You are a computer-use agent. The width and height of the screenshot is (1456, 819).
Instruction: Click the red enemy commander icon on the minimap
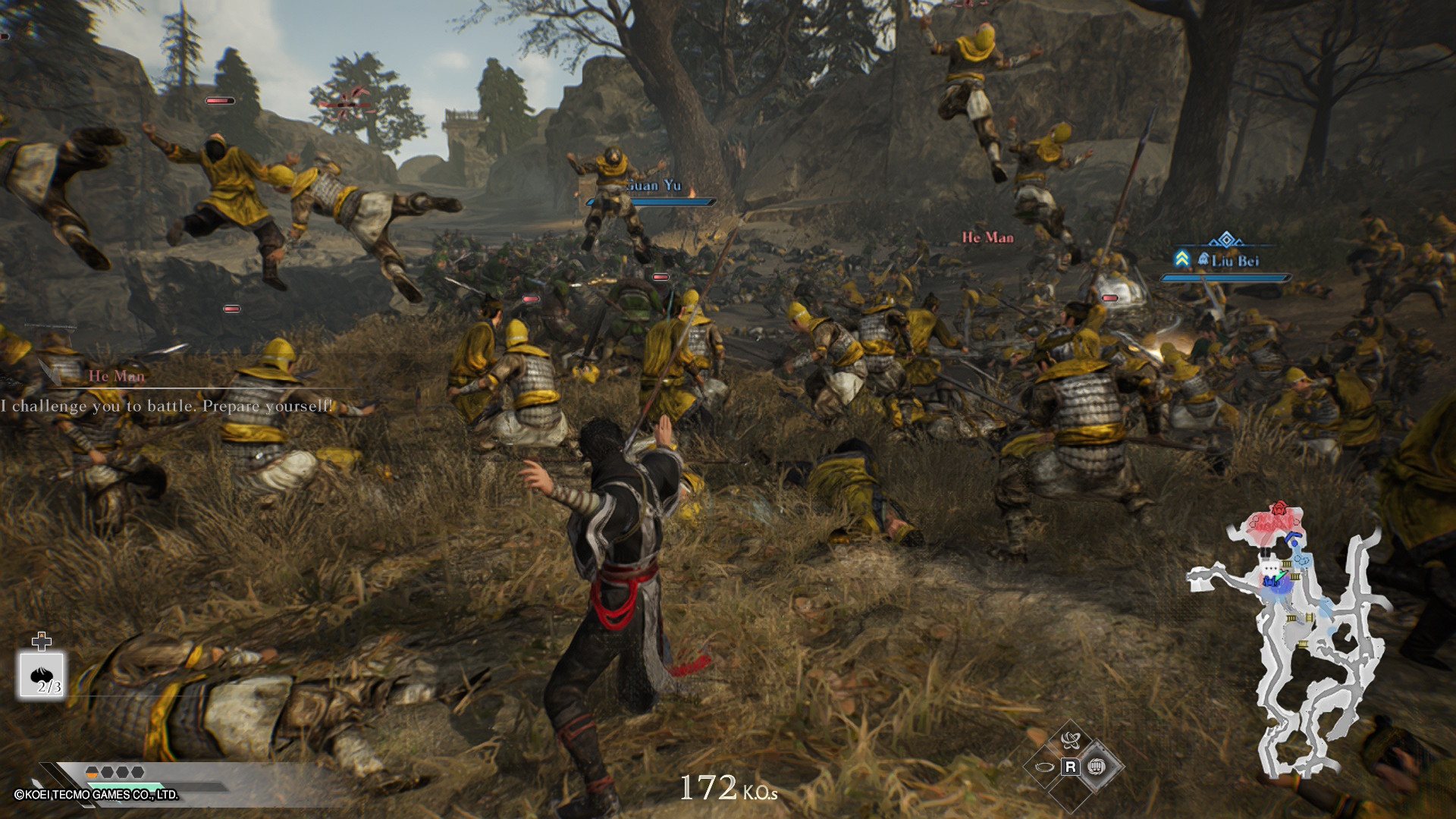pos(1280,509)
